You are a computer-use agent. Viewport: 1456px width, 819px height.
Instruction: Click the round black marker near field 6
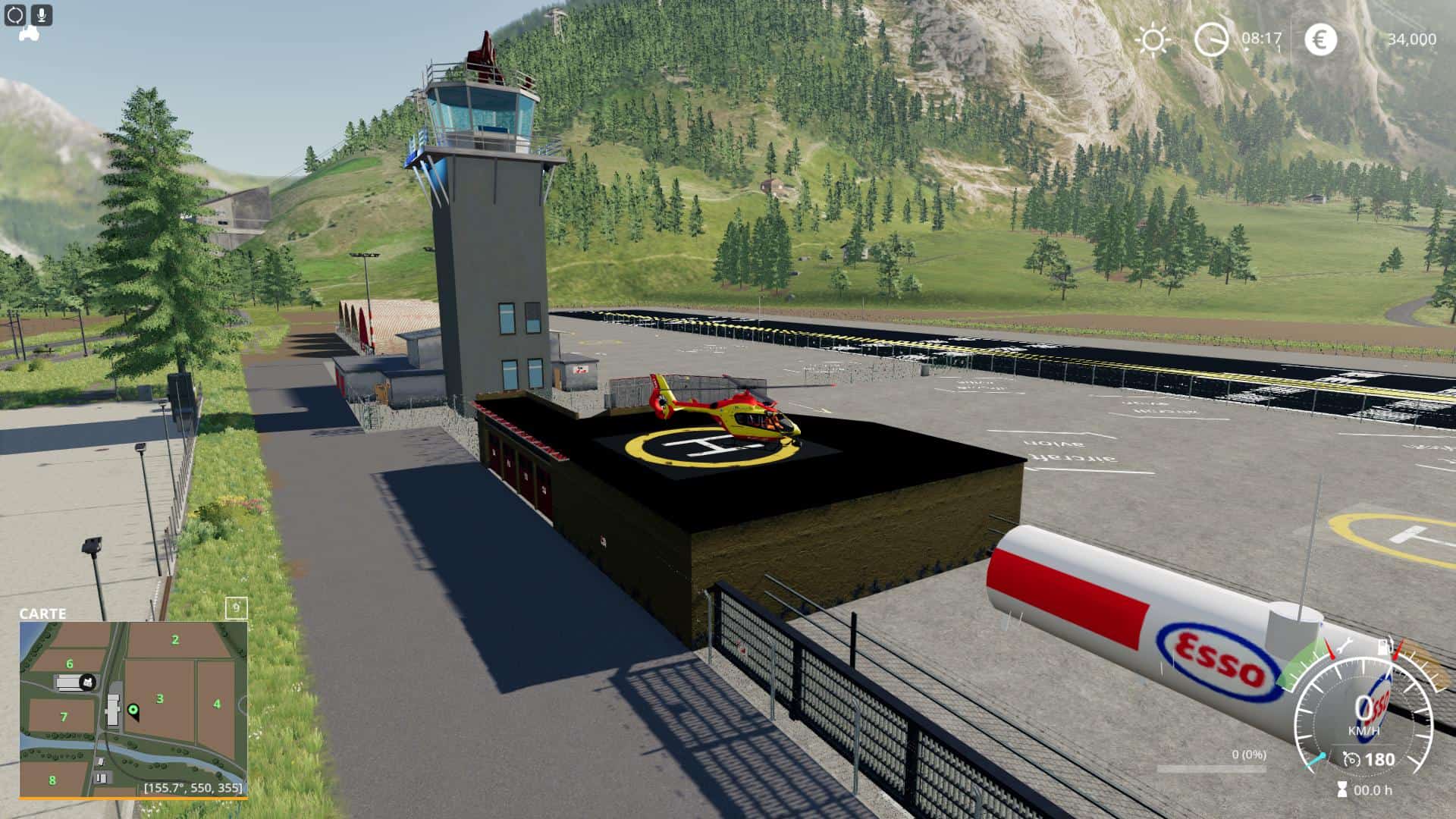pos(88,682)
